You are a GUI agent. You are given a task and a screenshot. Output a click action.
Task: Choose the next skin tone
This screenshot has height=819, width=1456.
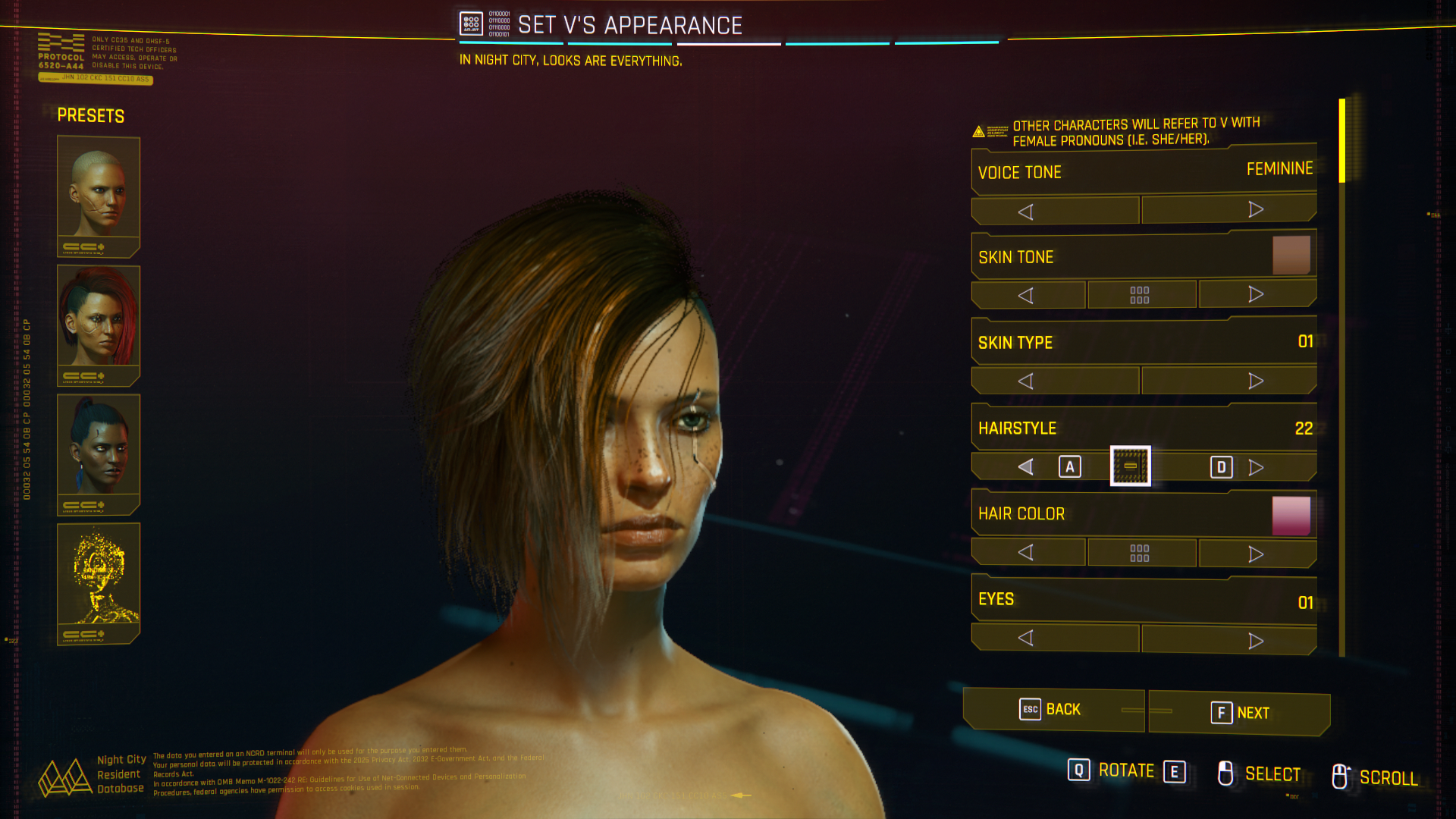click(1257, 294)
